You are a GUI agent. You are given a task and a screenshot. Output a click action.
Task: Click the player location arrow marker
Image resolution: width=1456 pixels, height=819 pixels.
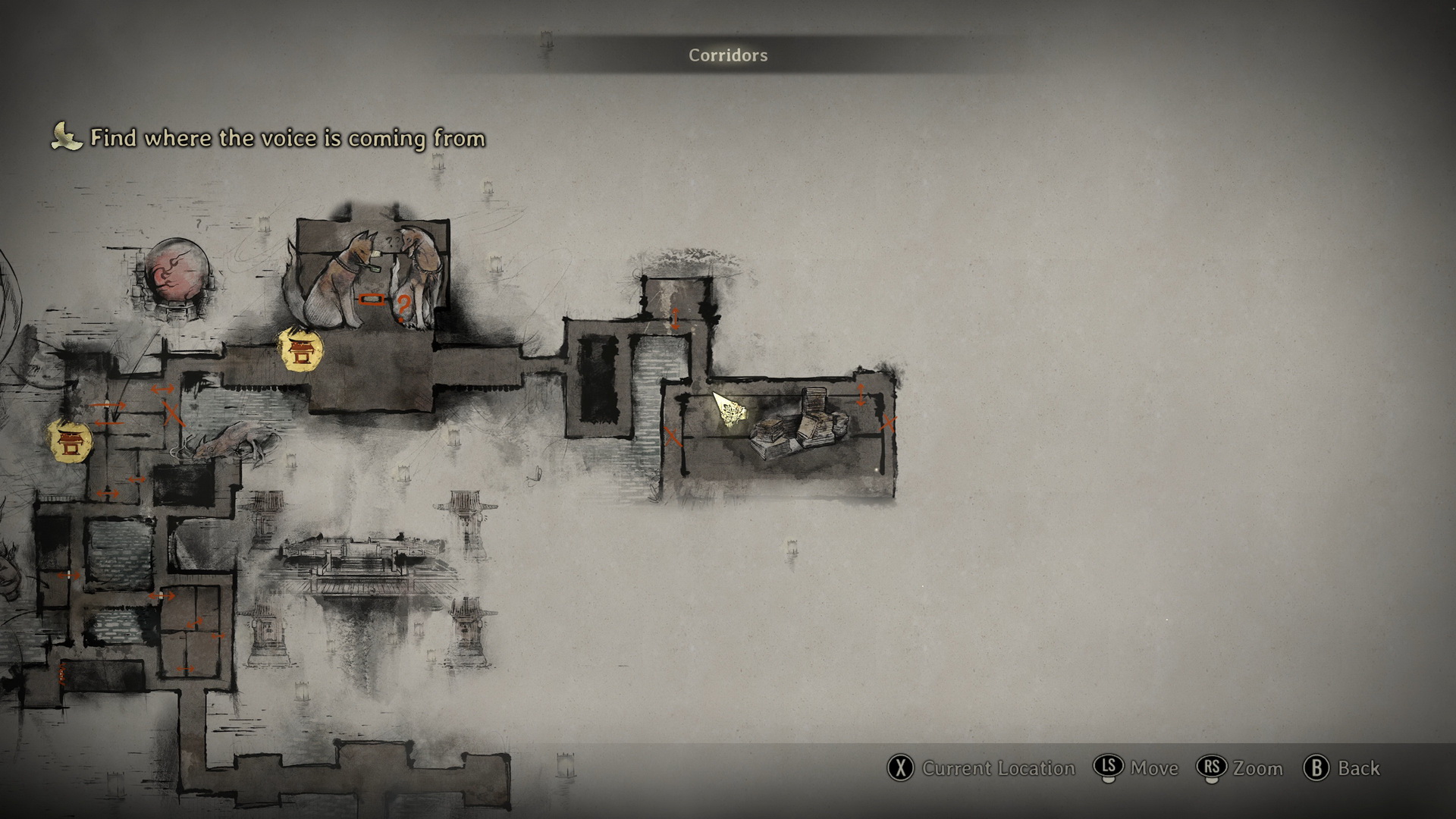click(729, 410)
